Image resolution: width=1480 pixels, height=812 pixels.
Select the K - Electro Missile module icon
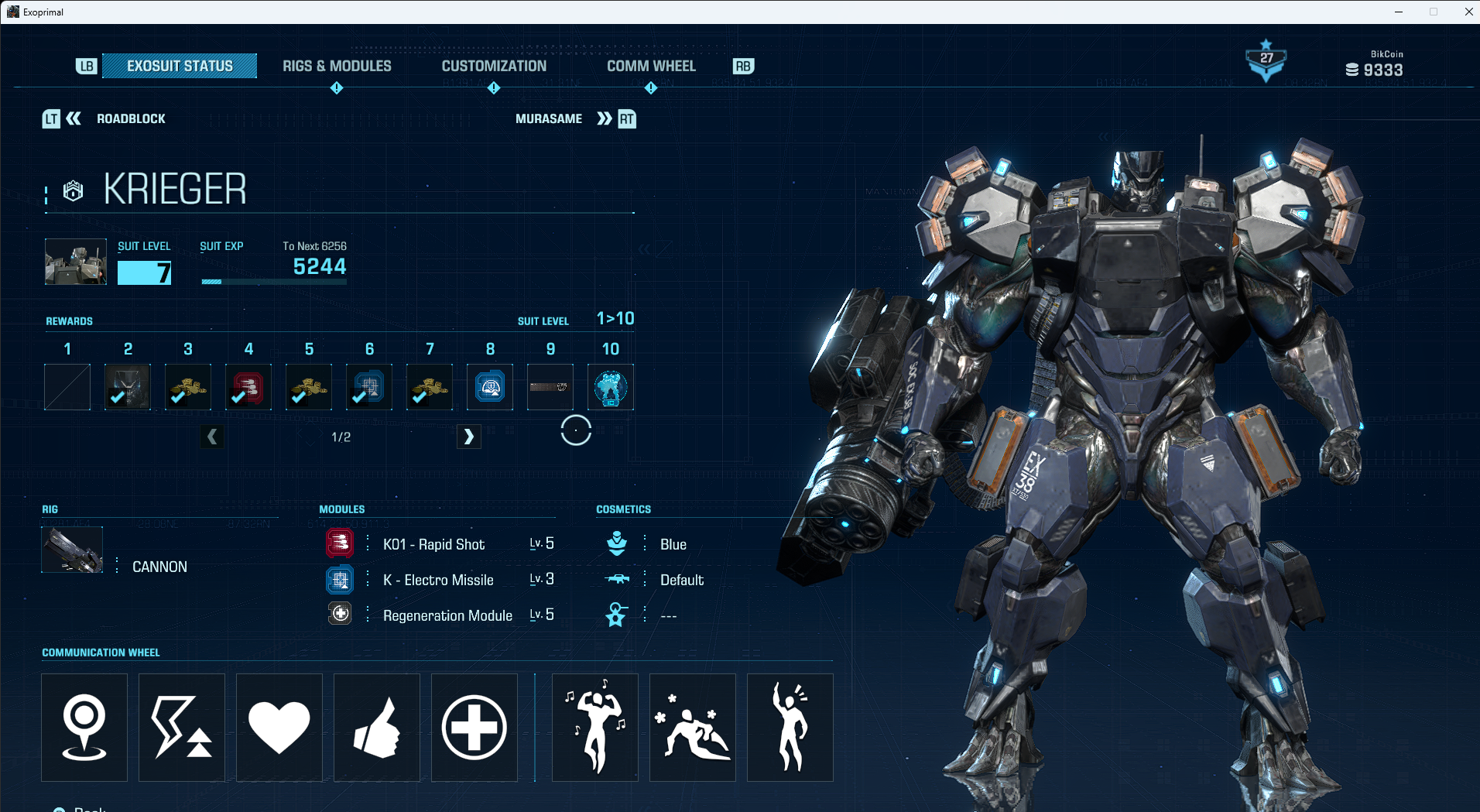340,579
